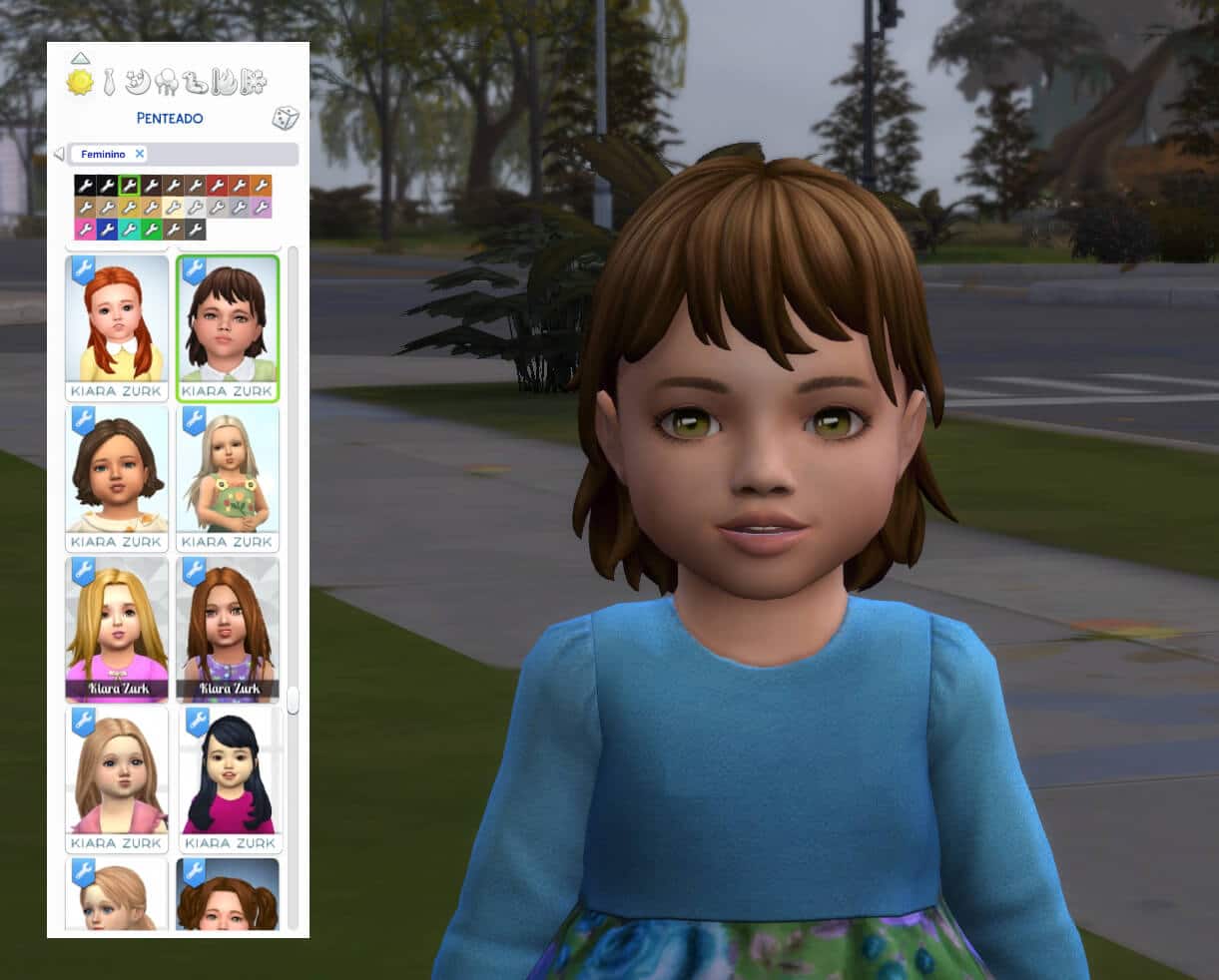This screenshot has width=1219, height=980.
Task: Choose the long platinum blonde hairstyle thumbnail
Action: [228, 471]
